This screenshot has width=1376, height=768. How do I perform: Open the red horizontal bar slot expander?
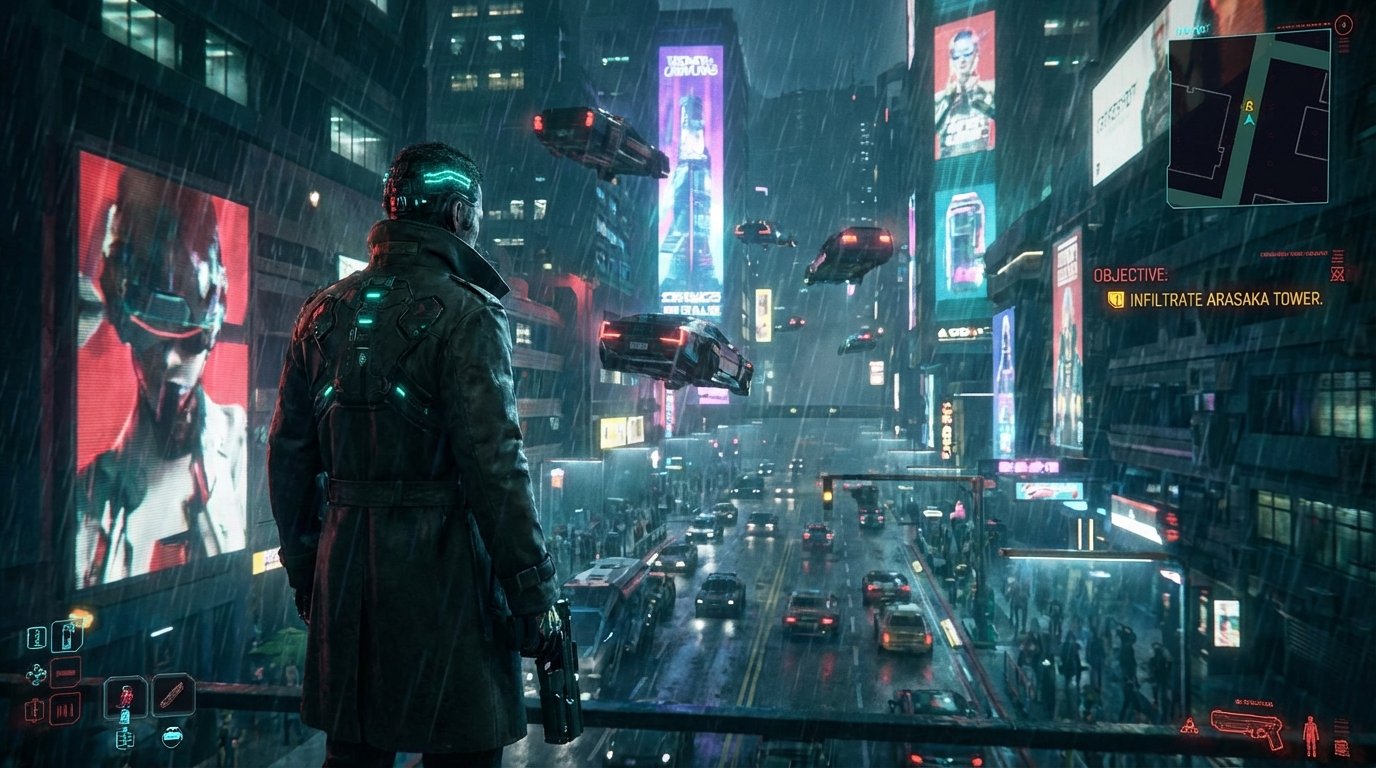click(65, 672)
